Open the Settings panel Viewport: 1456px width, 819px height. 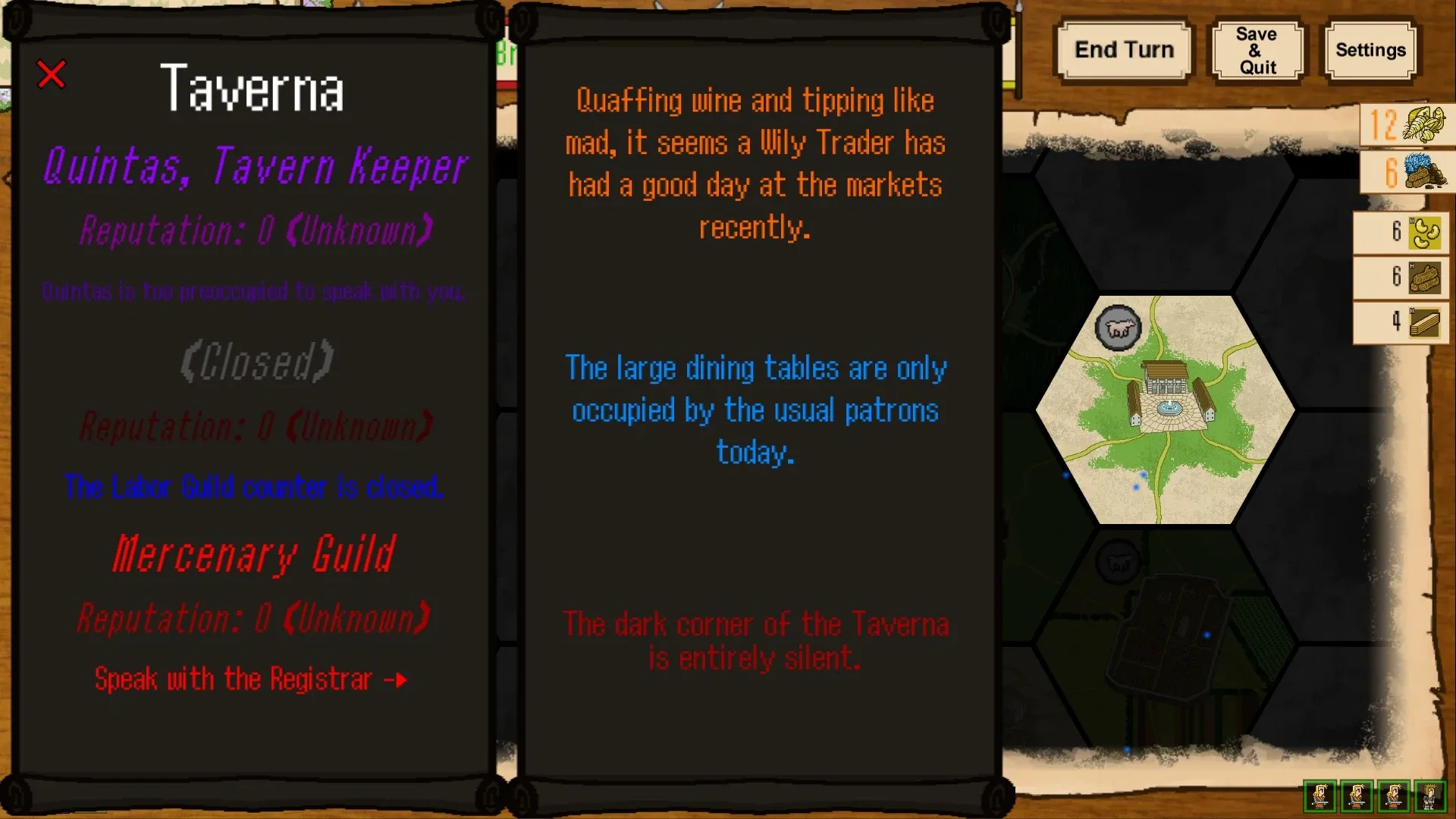1370,50
